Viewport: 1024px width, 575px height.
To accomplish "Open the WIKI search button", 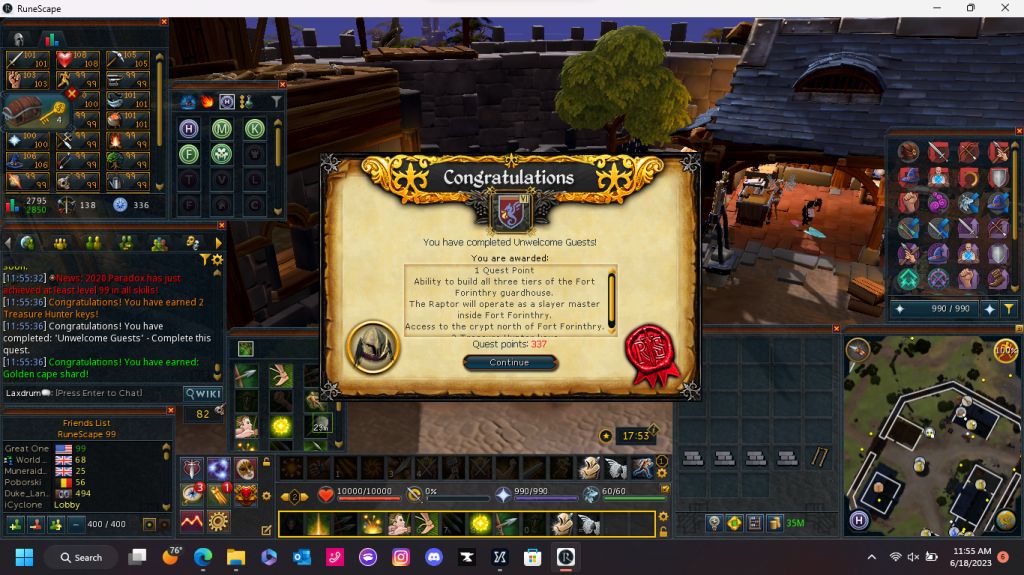I will (x=203, y=393).
